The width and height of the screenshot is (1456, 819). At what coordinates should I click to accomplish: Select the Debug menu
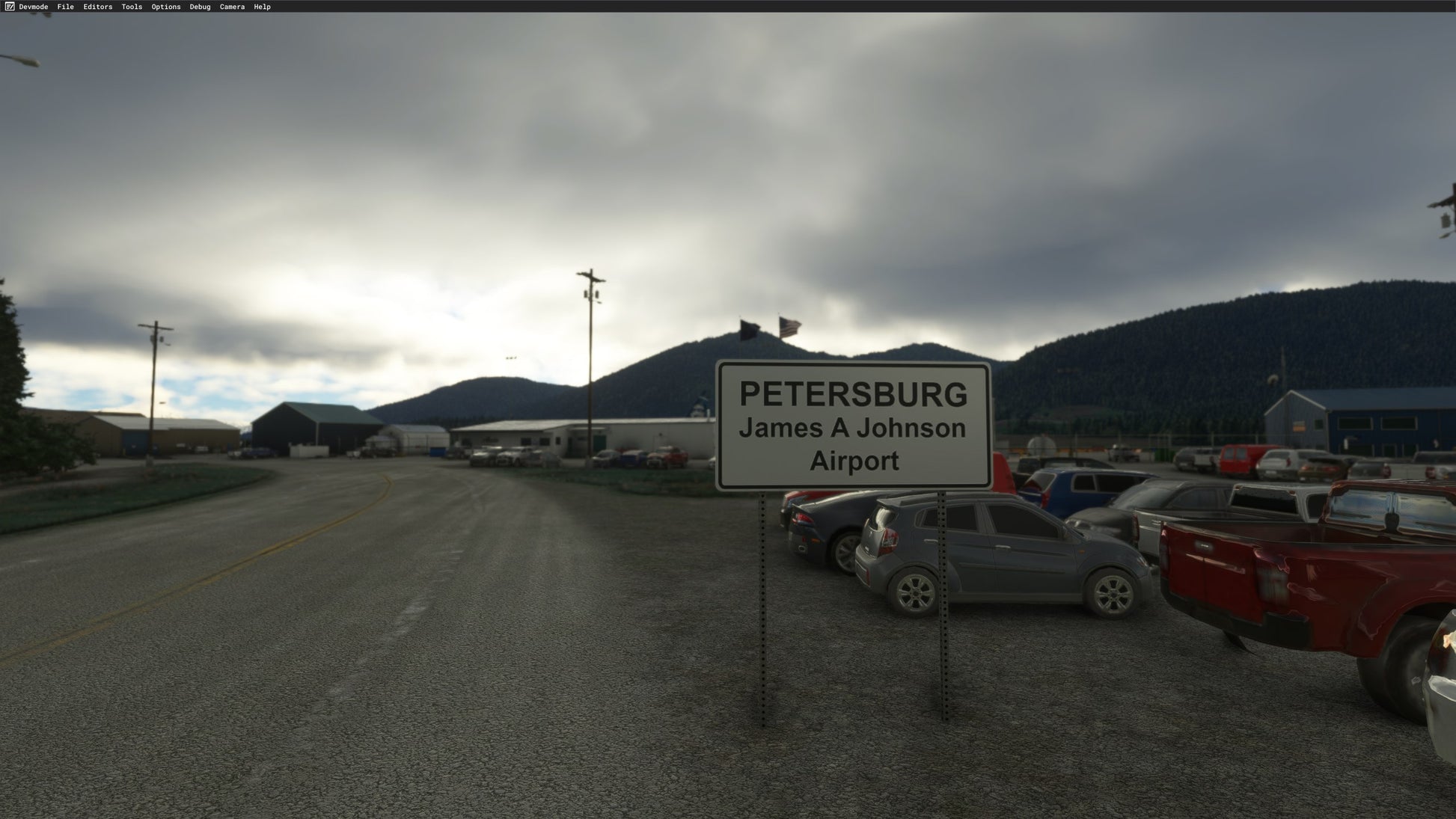(200, 7)
